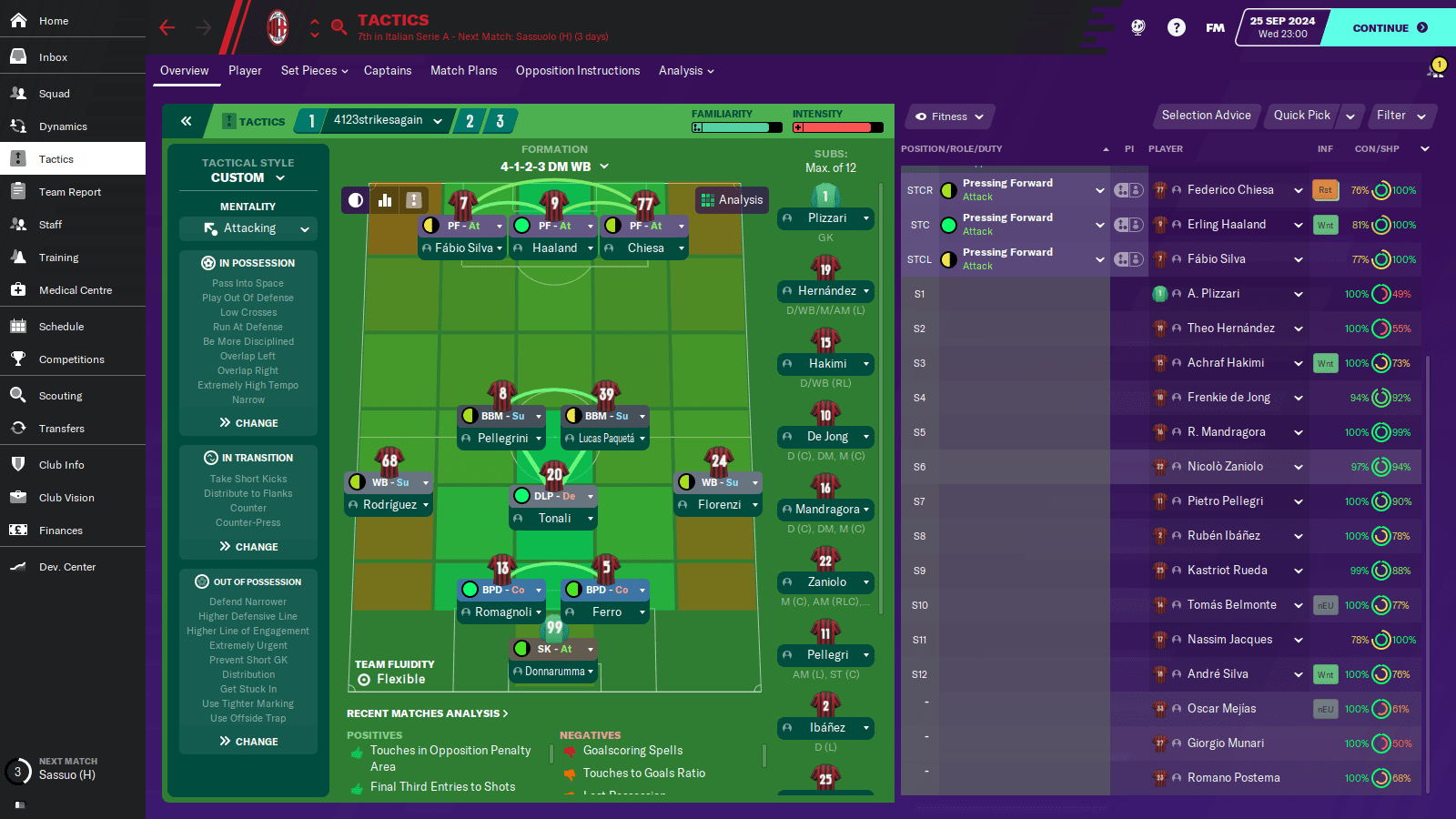Viewport: 1456px width, 819px height.
Task: Go back with the red back arrow
Action: pyautogui.click(x=167, y=28)
